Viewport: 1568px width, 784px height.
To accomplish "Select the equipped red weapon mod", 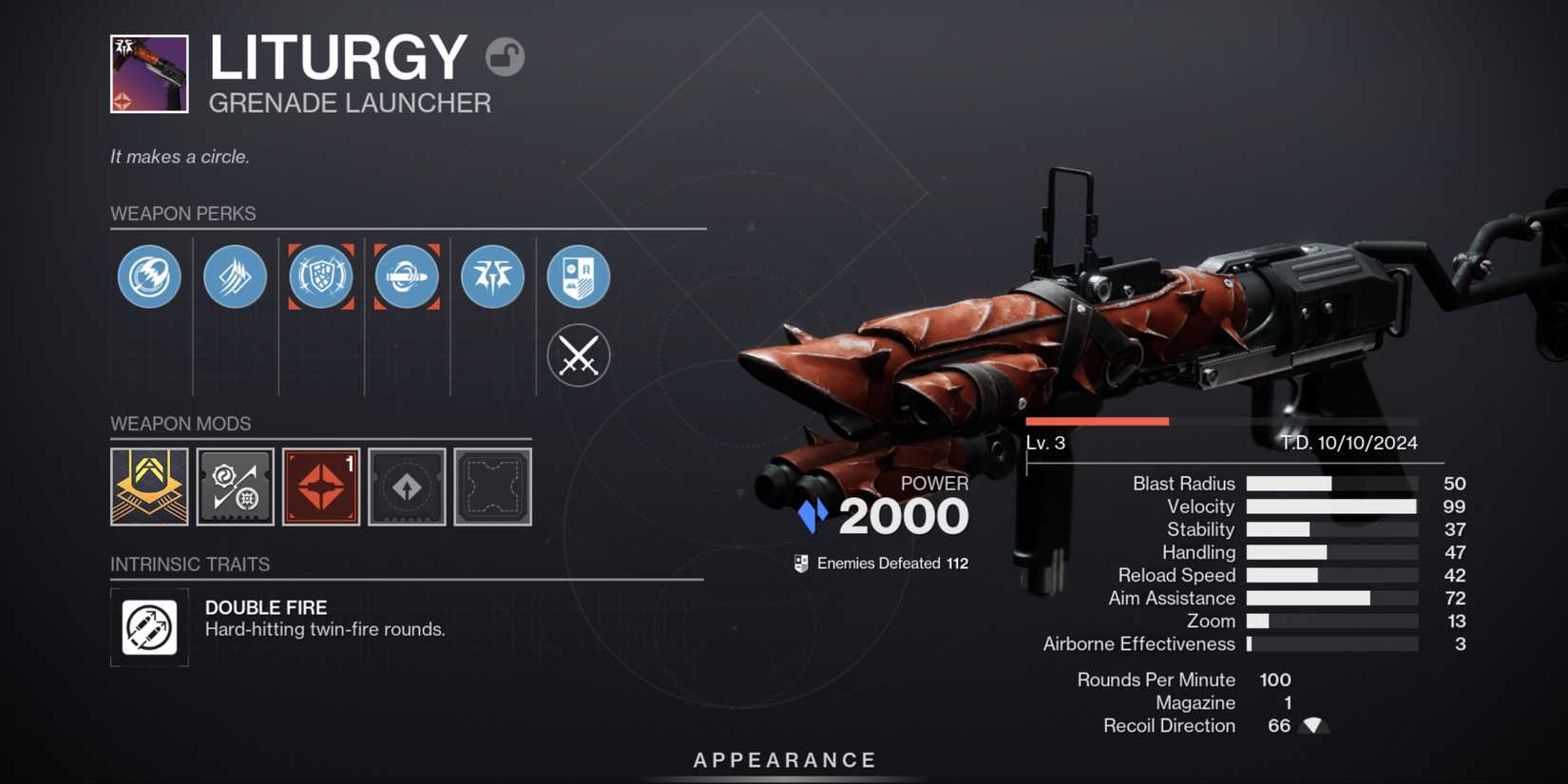I will click(320, 487).
